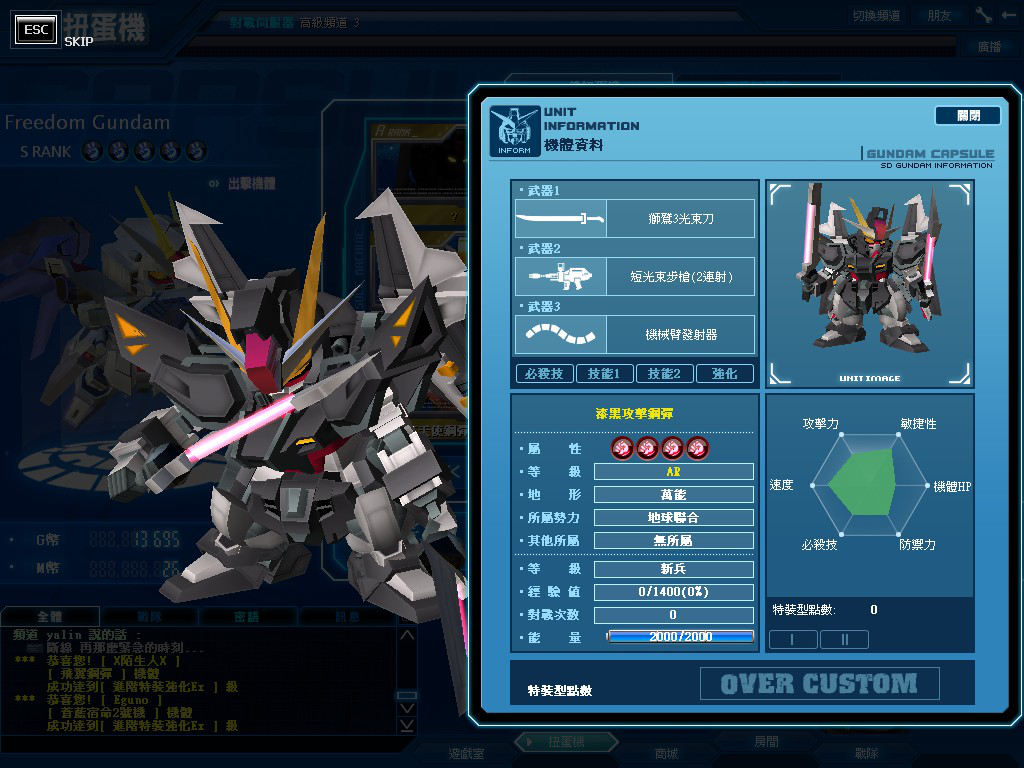Image resolution: width=1024 pixels, height=768 pixels.
Task: Switch chat to the 戰隊 tab
Action: pyautogui.click(x=148, y=617)
